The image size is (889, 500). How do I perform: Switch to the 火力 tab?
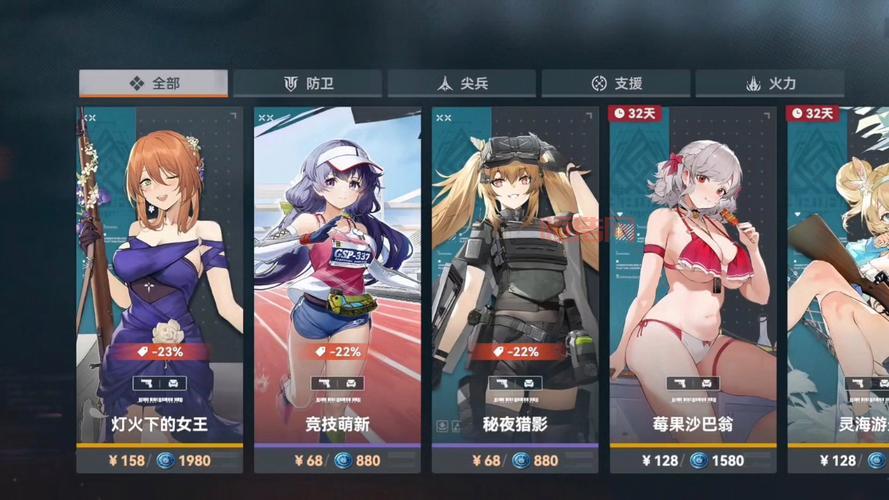[x=769, y=84]
